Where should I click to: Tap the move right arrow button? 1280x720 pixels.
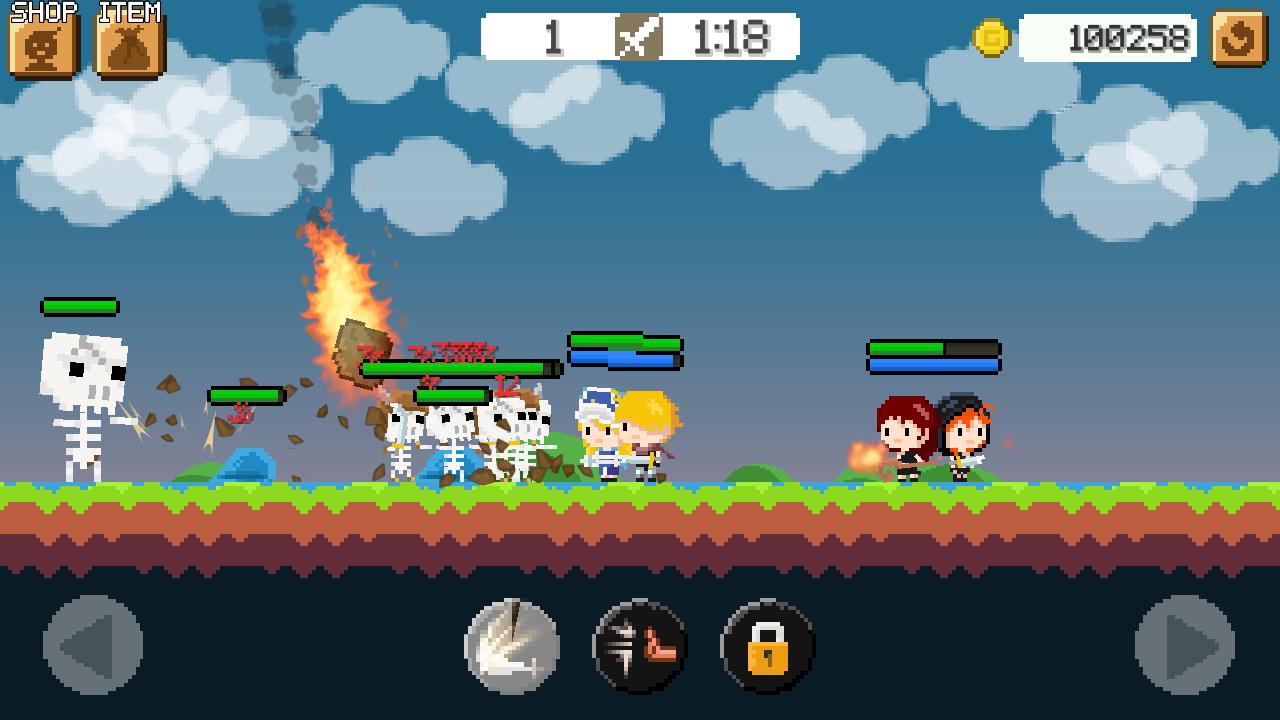[1185, 645]
